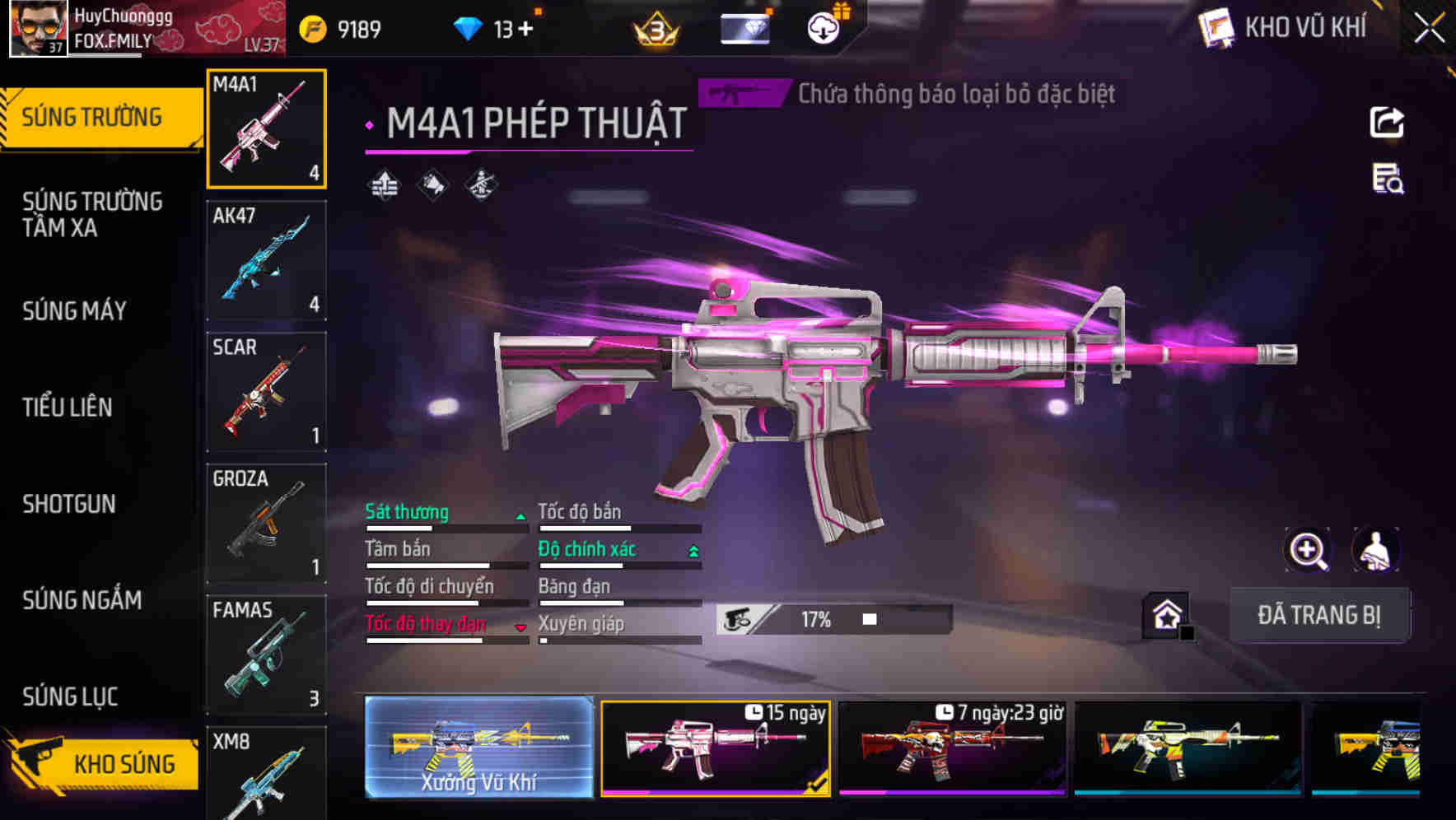The image size is (1456, 820).
Task: Open Xưởng Vũ Khí
Action: point(478,748)
